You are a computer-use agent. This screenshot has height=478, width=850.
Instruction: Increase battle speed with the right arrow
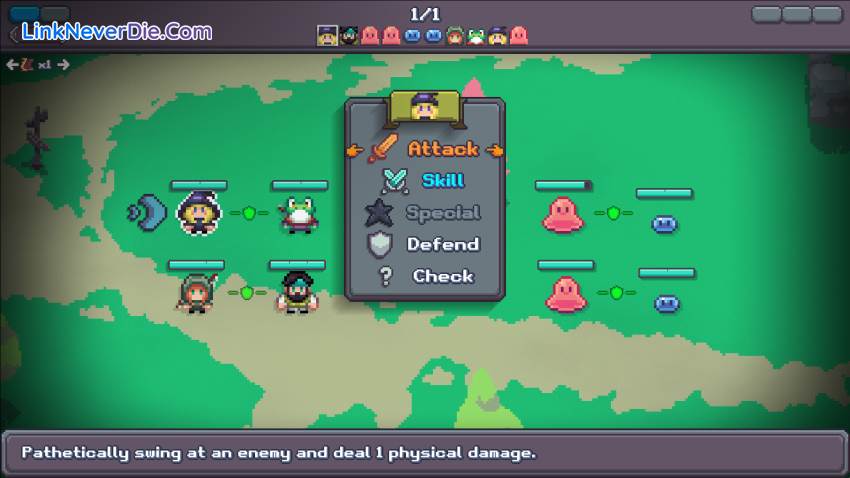tap(62, 65)
